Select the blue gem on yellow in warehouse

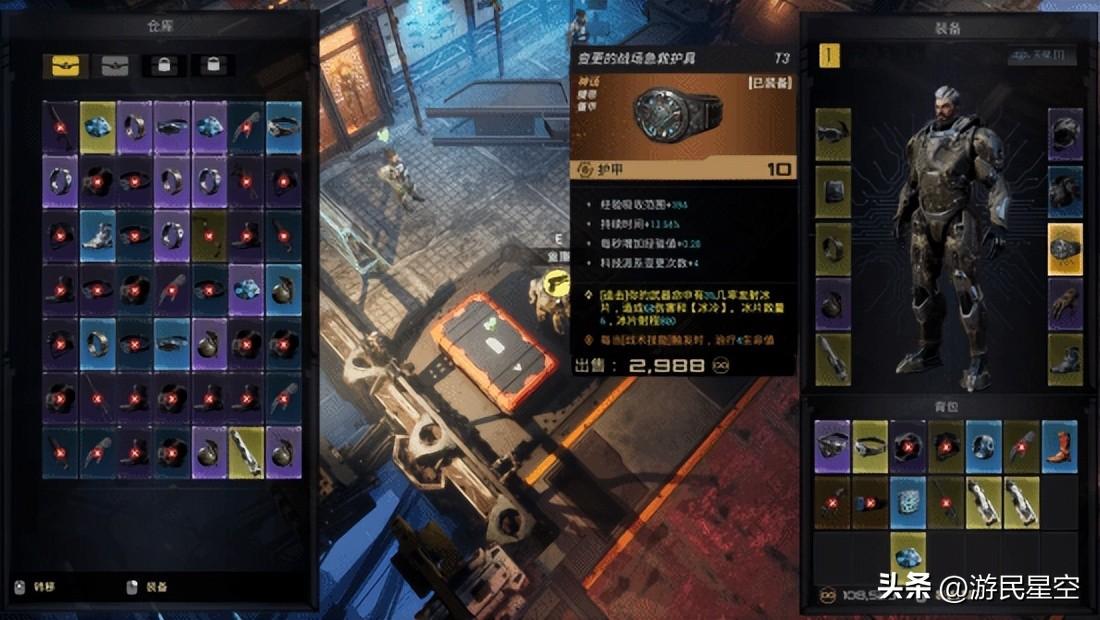[x=98, y=127]
